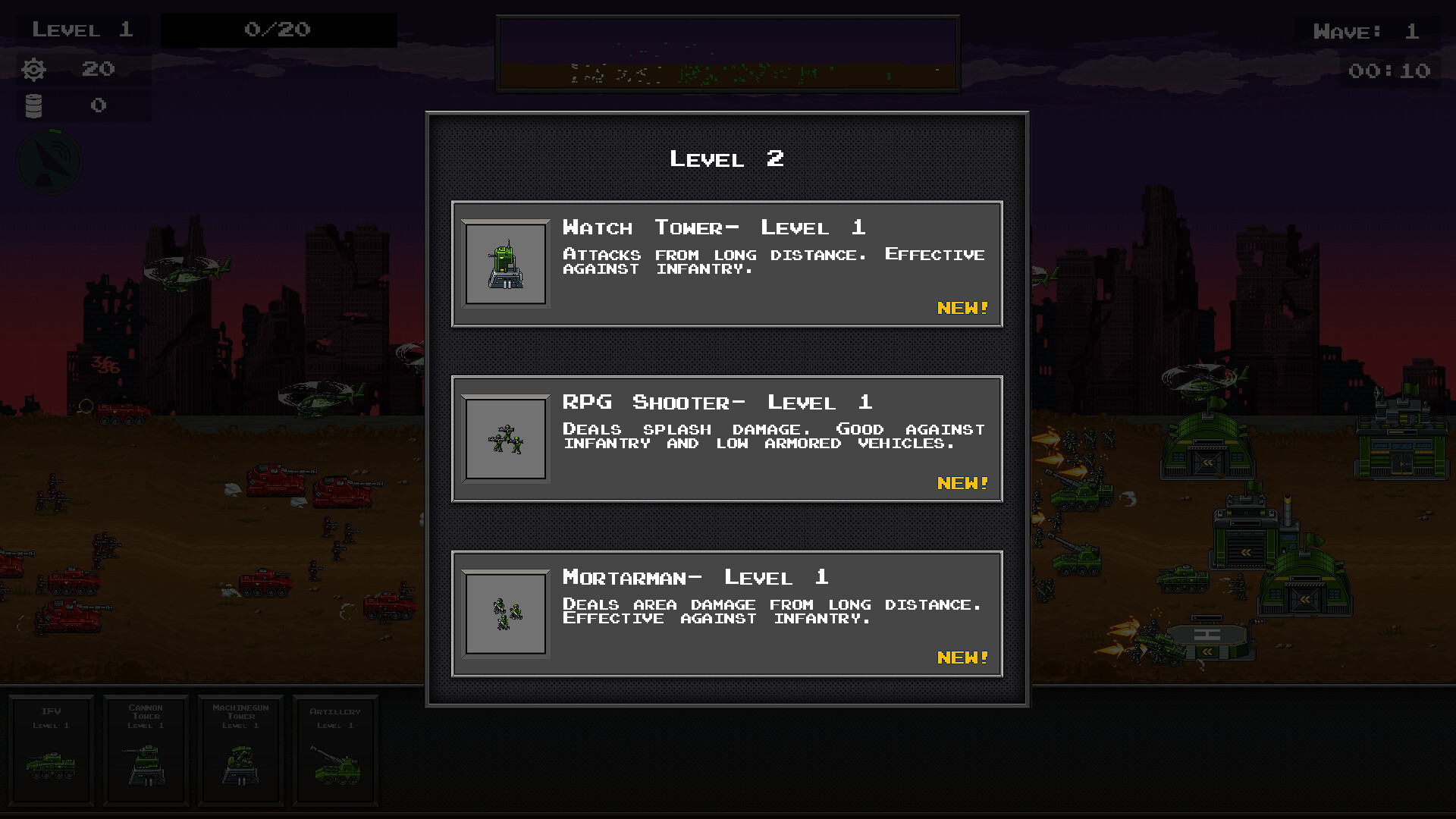
Task: Click the NEW! badge on RPG Shooter
Action: 962,483
